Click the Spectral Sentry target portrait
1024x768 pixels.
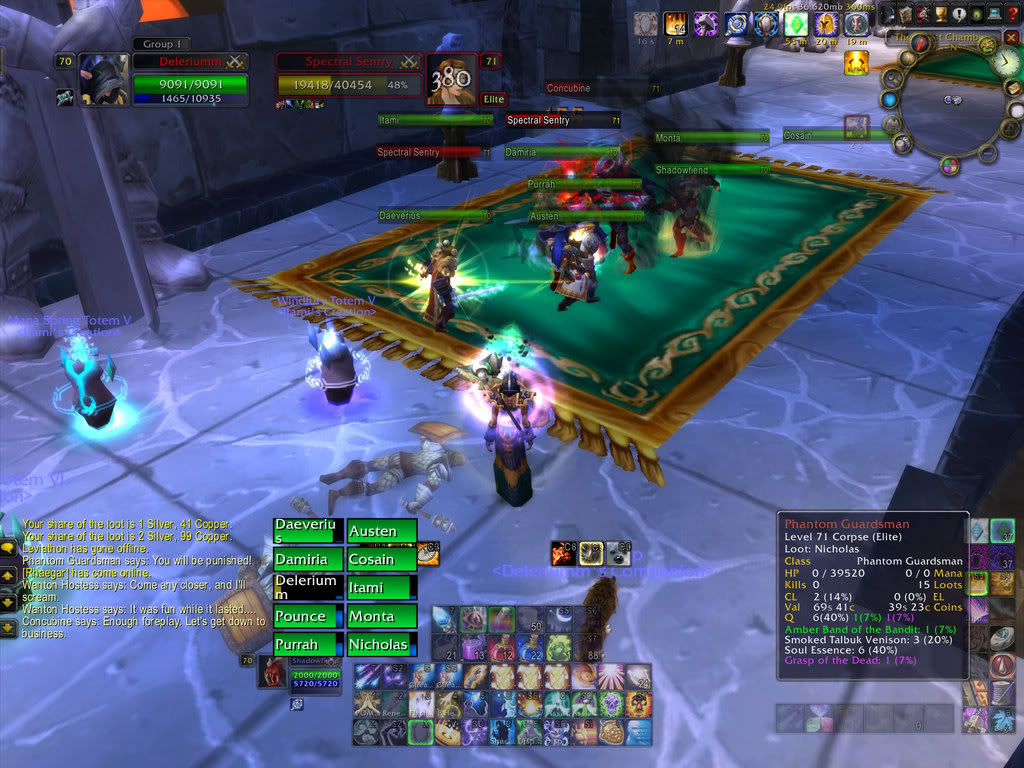click(452, 80)
